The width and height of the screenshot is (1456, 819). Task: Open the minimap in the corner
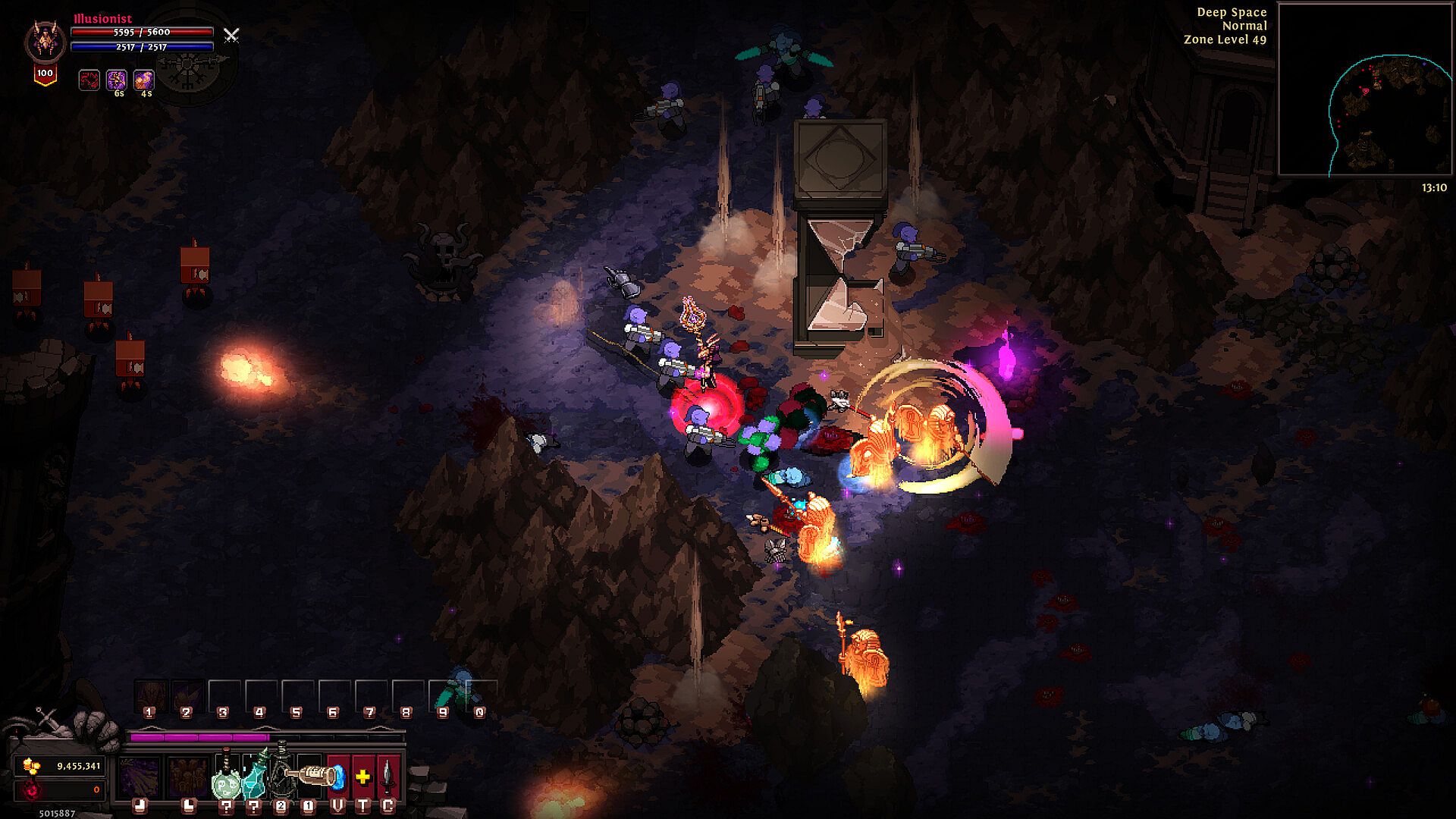click(1365, 89)
